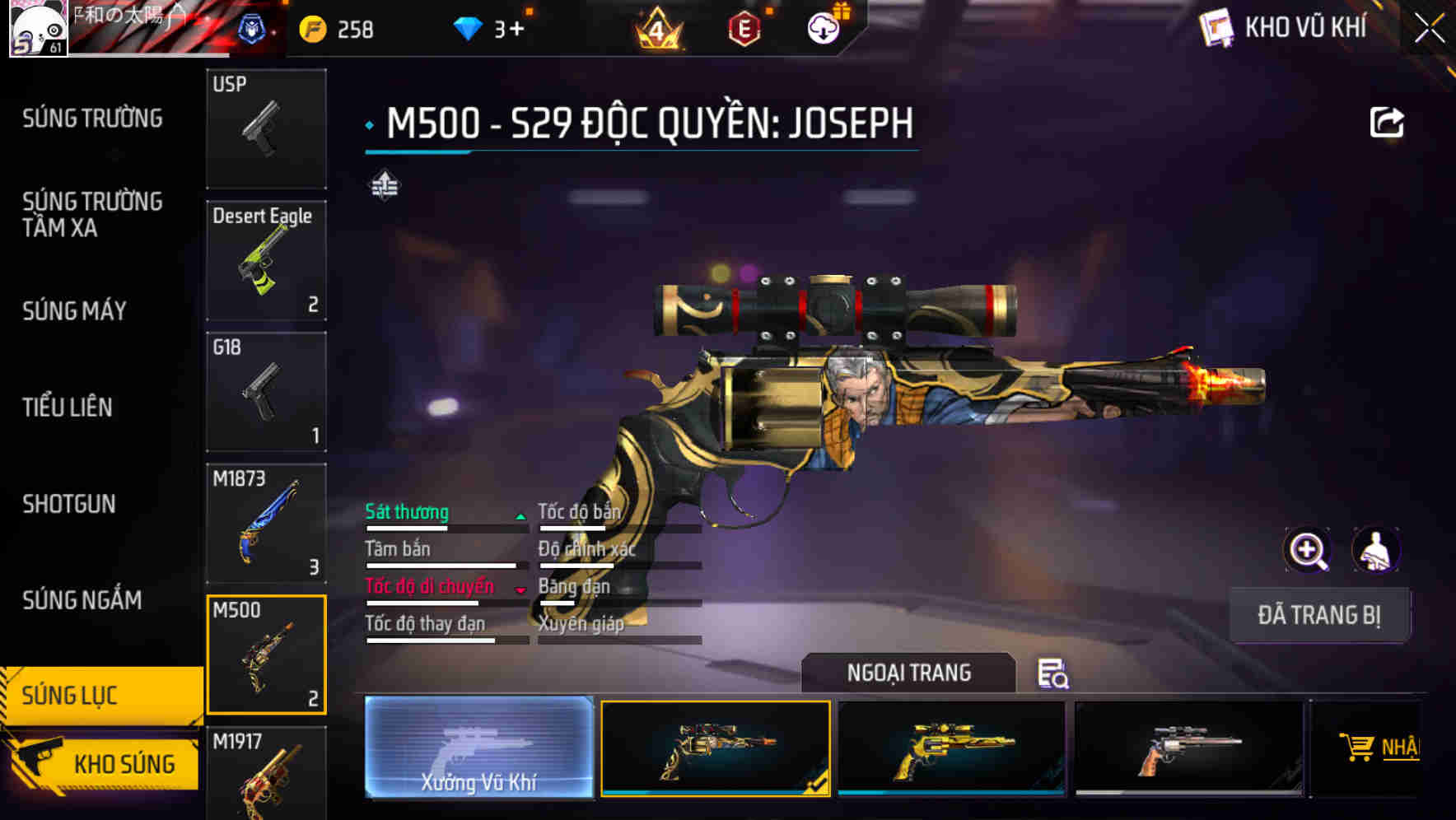
Task: Select the NGOẠI TRANG tab
Action: pos(908,673)
